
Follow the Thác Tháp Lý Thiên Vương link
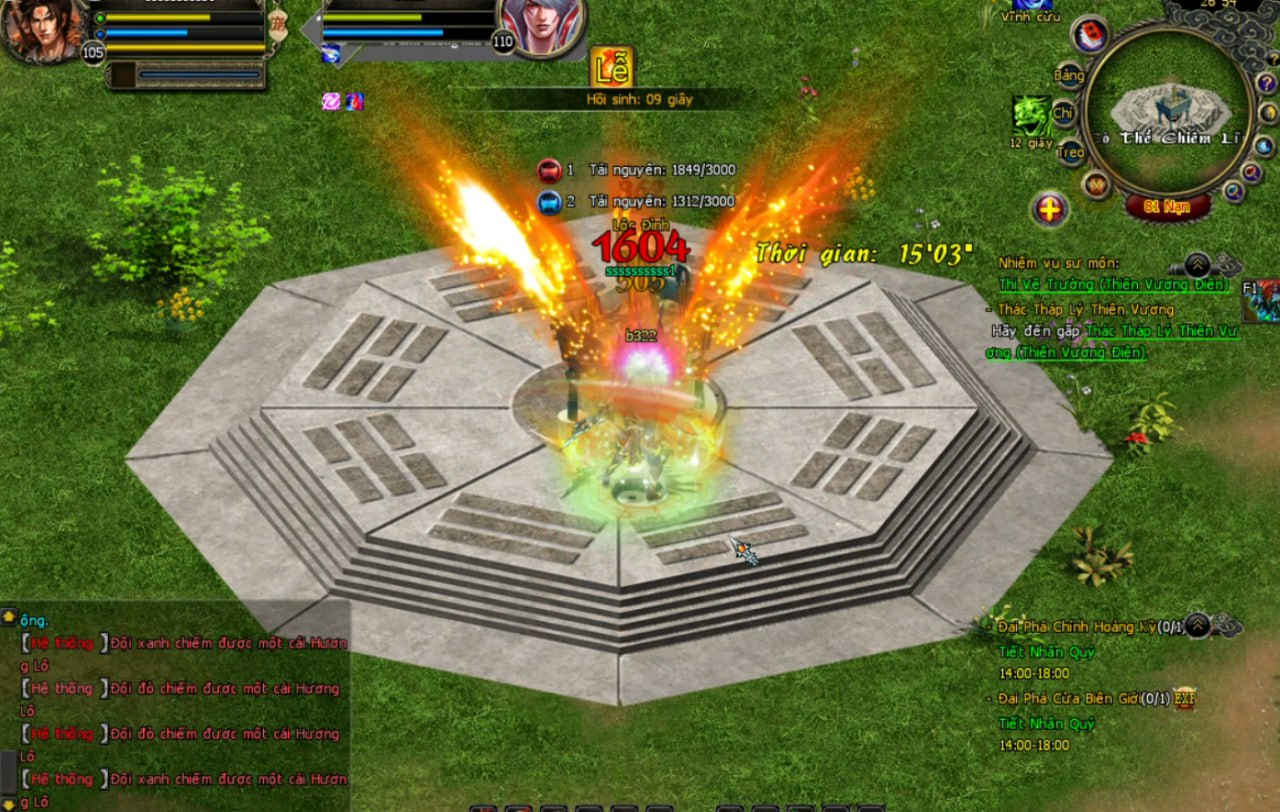click(1163, 330)
